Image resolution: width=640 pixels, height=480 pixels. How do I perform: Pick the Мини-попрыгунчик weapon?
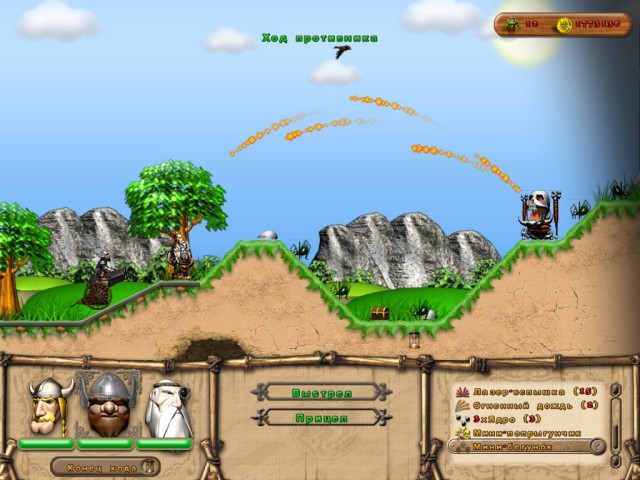point(522,433)
